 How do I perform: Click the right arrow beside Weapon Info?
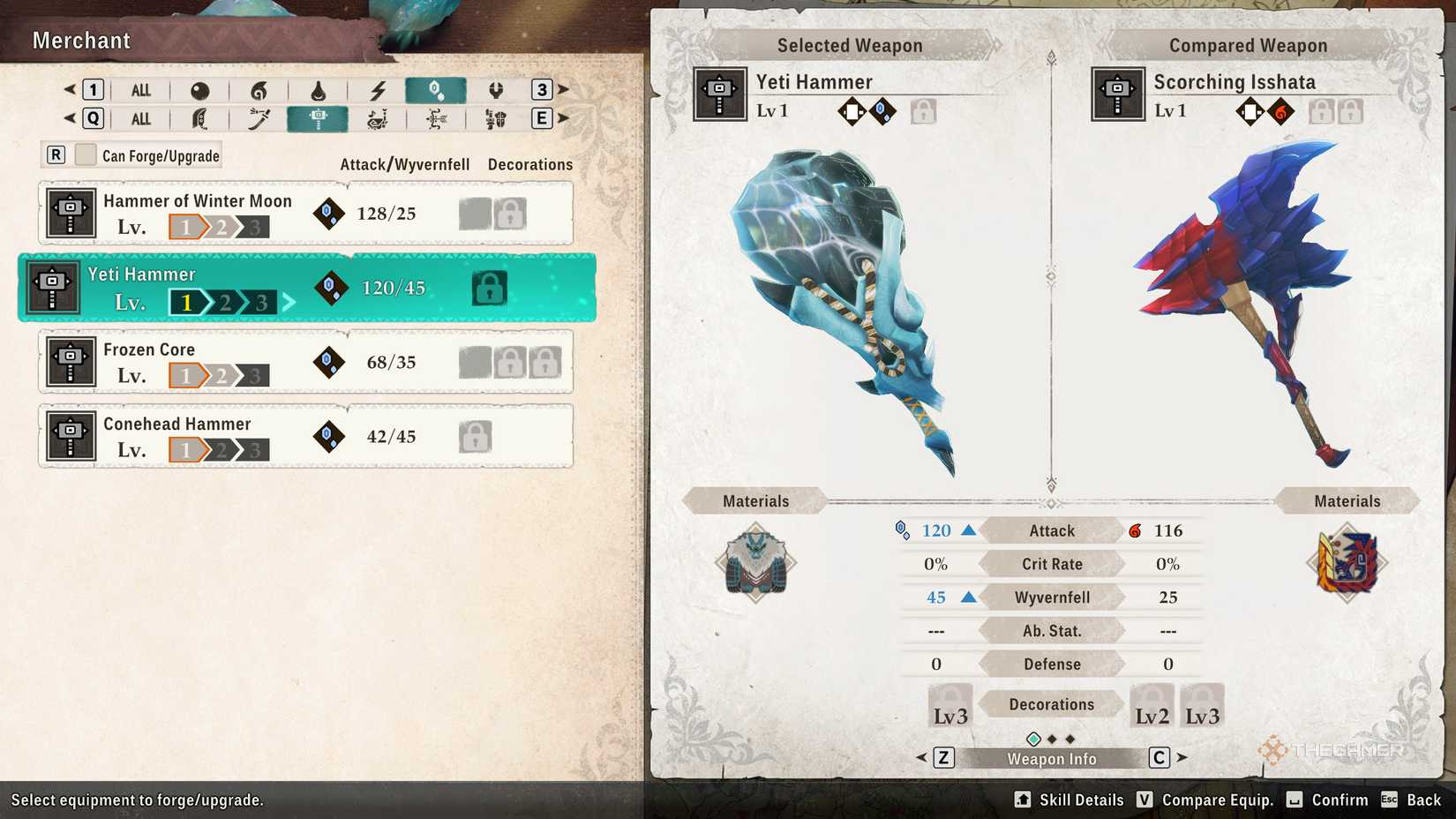tap(1180, 756)
